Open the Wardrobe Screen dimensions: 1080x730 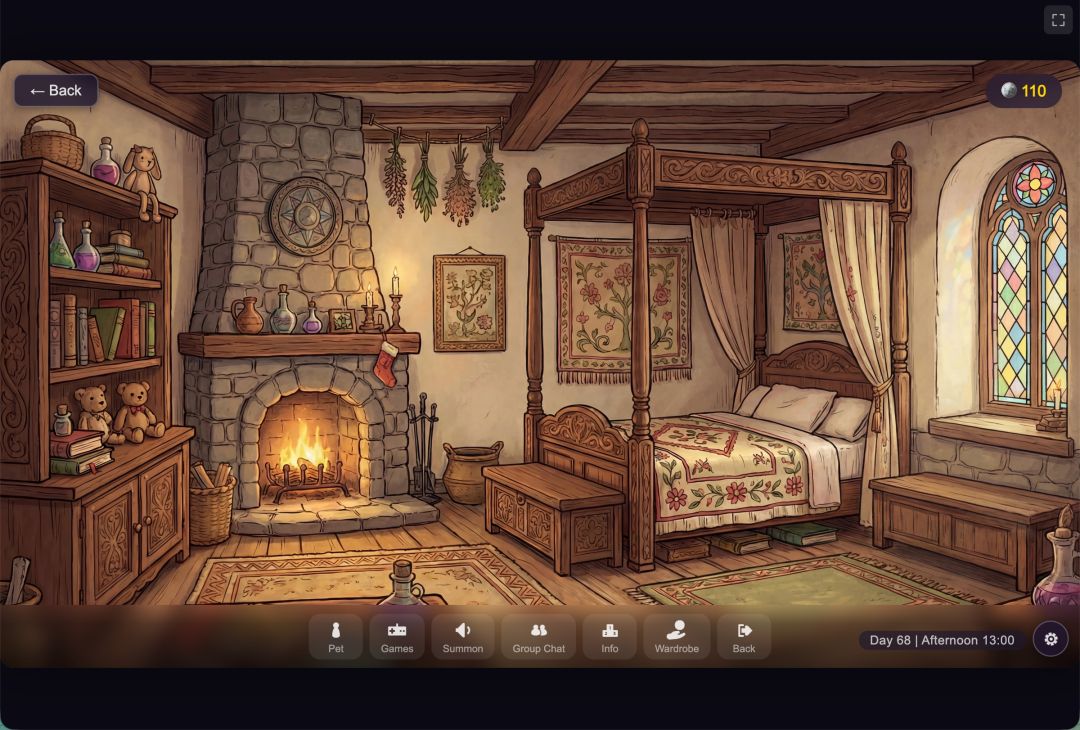[677, 637]
